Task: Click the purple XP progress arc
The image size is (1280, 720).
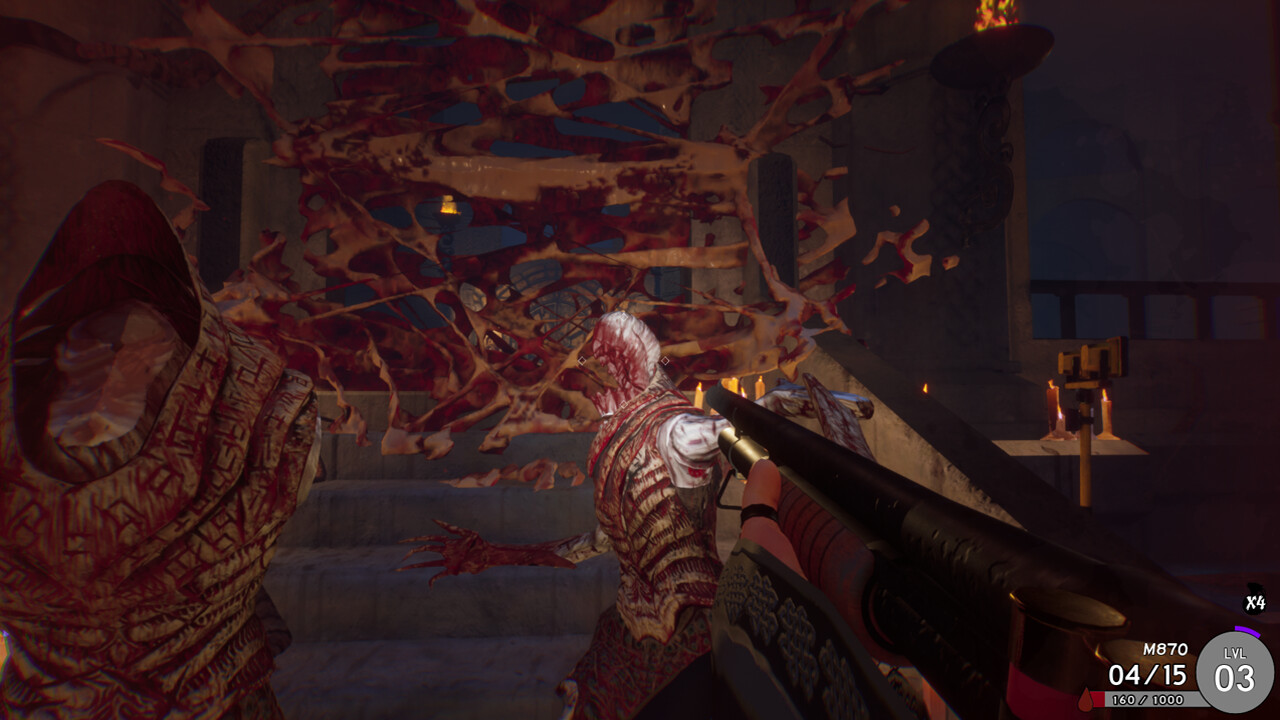Action: point(1247,631)
